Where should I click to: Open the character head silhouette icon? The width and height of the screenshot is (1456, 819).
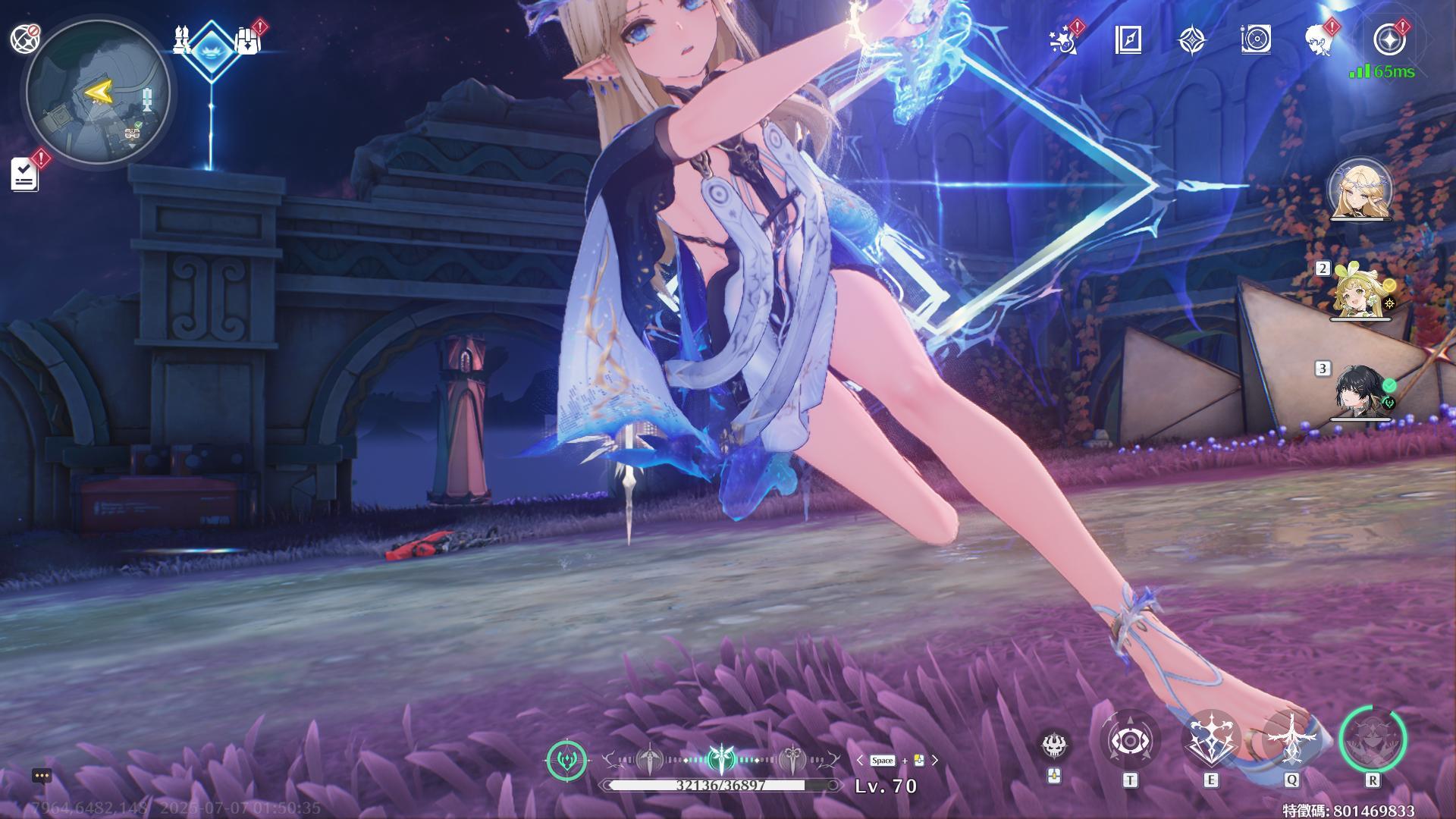1319,40
